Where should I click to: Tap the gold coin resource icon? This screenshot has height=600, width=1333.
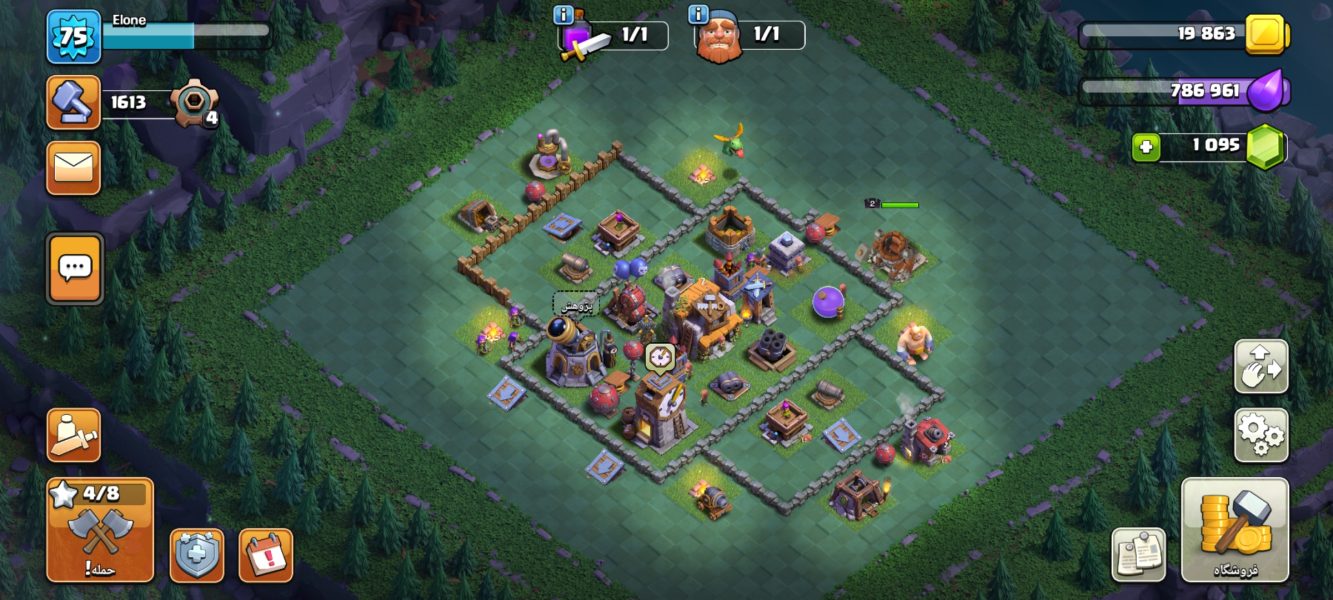click(1266, 35)
